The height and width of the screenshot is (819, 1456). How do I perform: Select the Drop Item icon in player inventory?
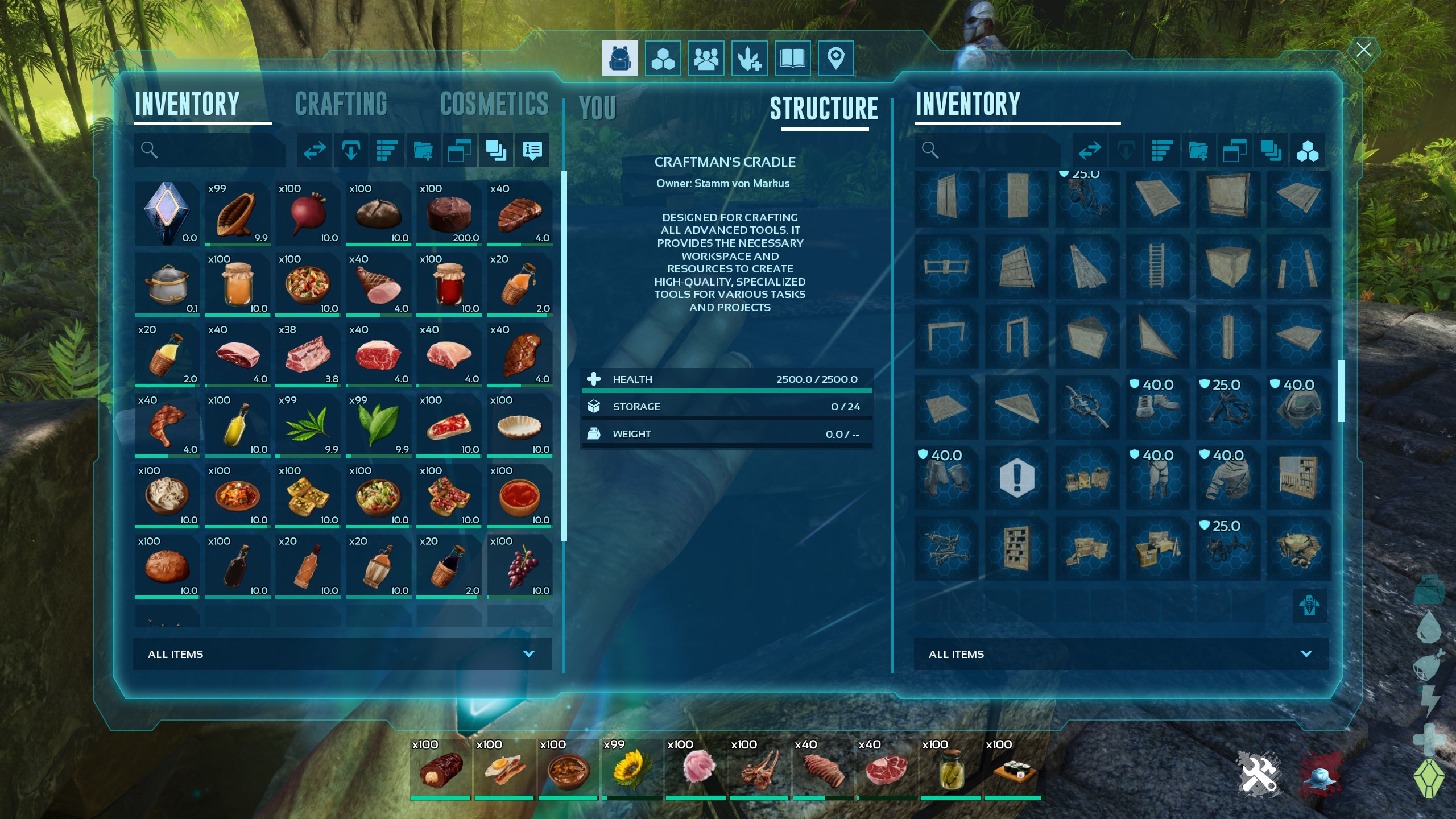352,150
